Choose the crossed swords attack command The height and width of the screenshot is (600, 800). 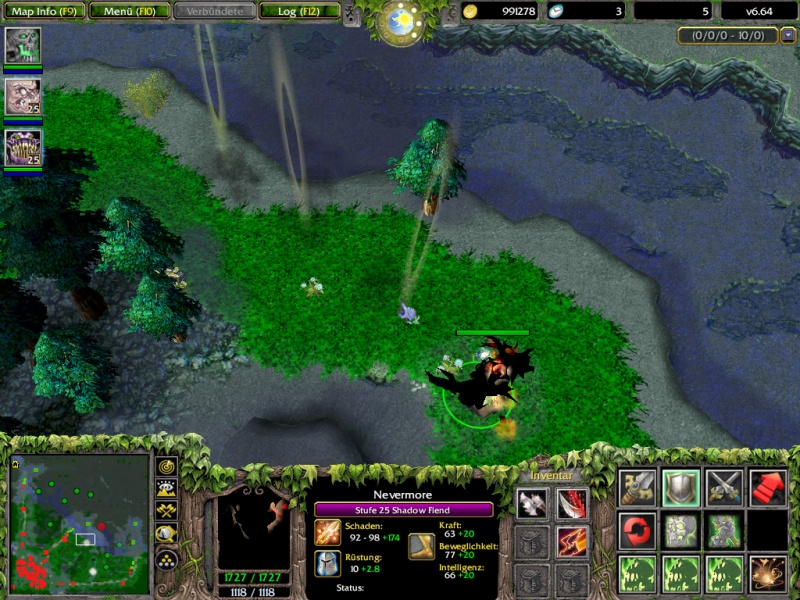coord(724,487)
